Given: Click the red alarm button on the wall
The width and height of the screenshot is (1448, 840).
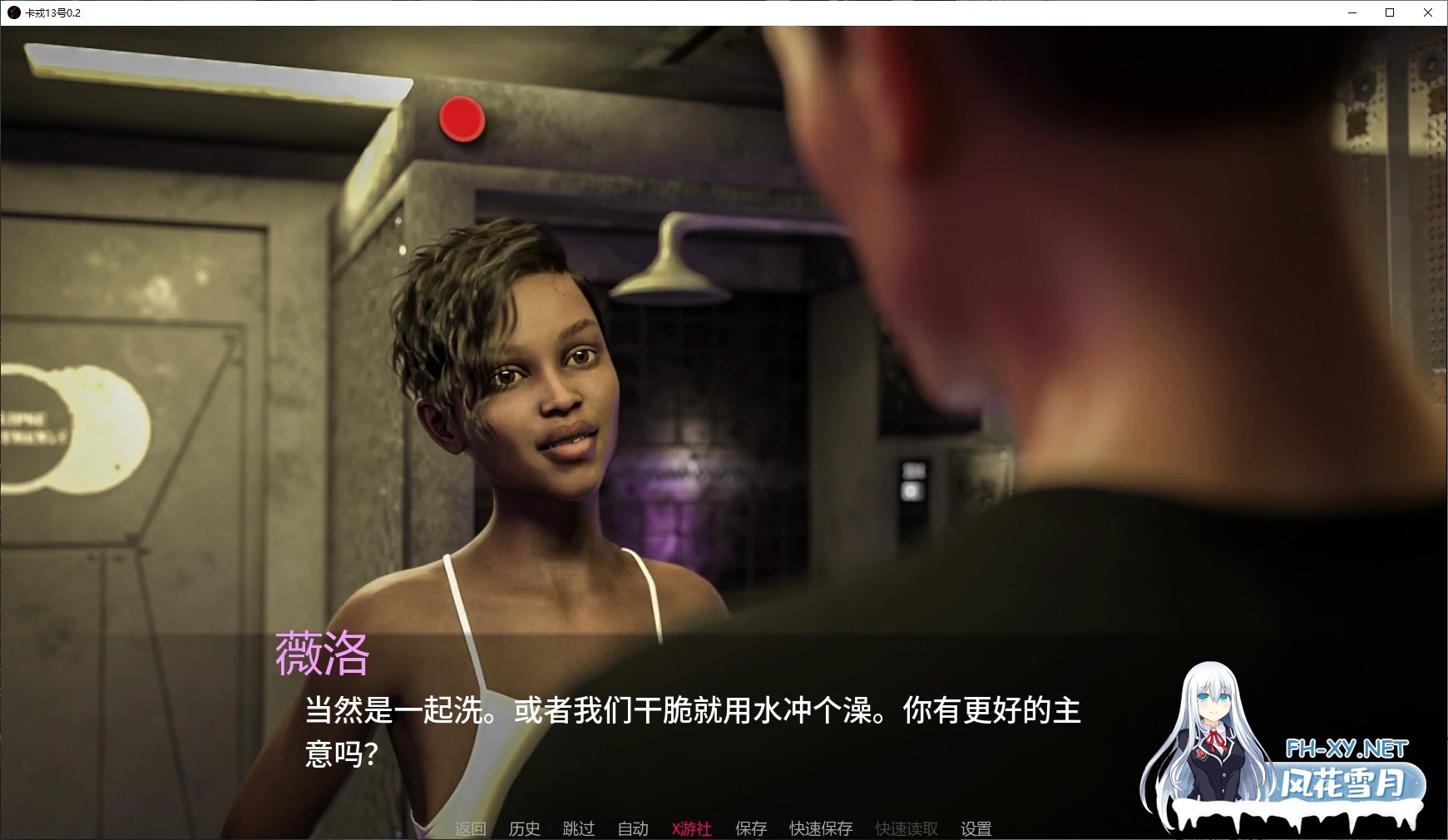Looking at the screenshot, I should [x=462, y=119].
